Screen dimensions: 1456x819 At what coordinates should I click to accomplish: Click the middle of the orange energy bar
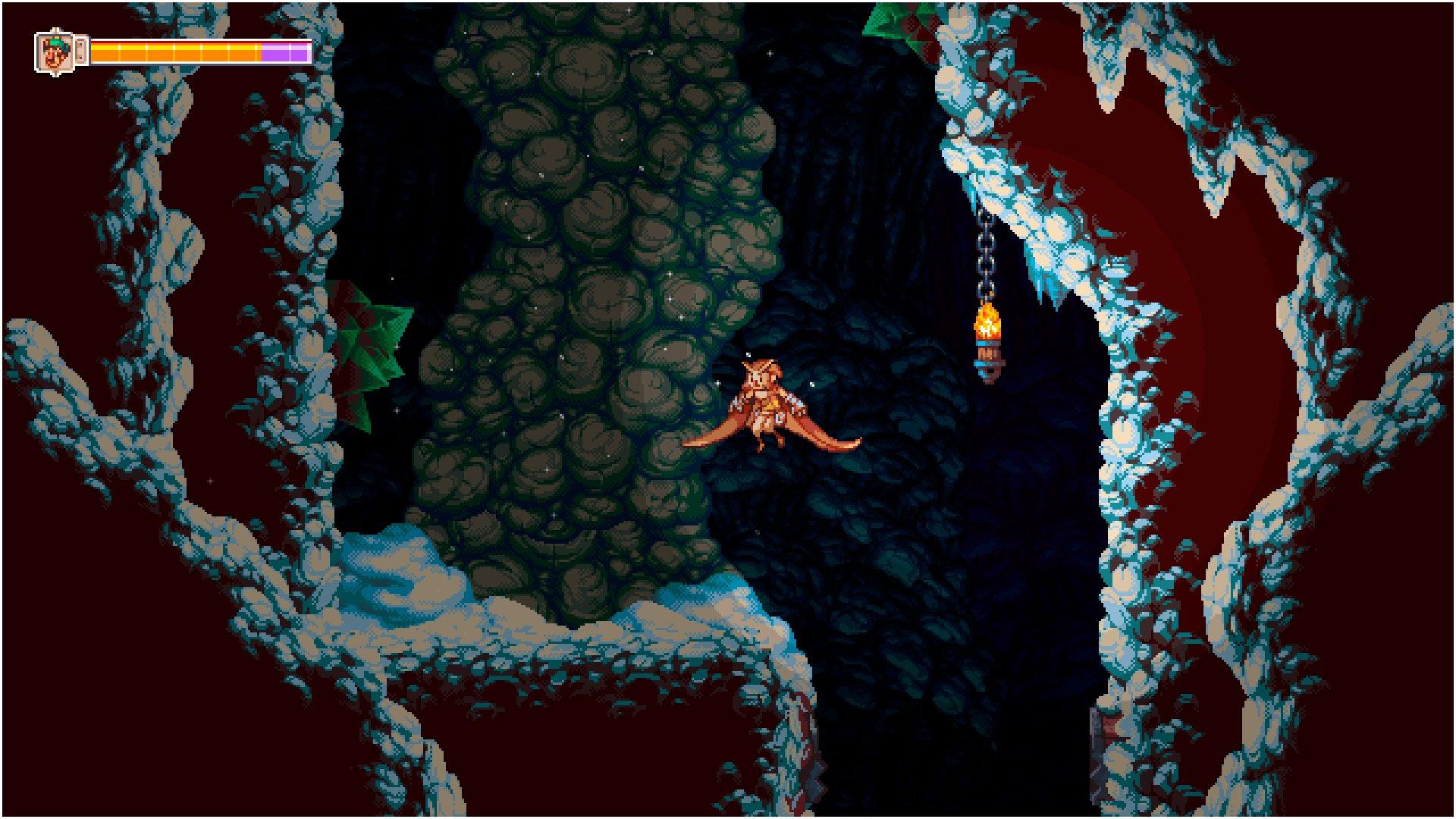point(174,51)
